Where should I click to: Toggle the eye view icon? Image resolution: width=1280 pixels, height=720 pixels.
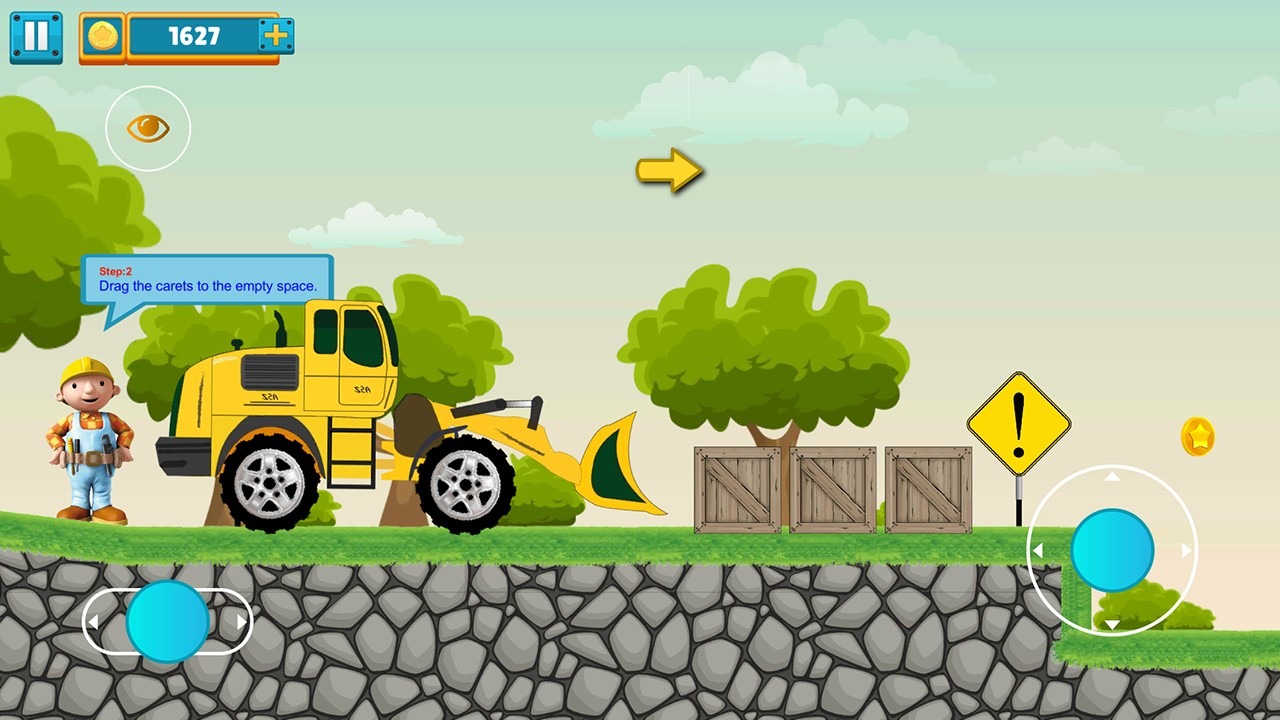148,128
